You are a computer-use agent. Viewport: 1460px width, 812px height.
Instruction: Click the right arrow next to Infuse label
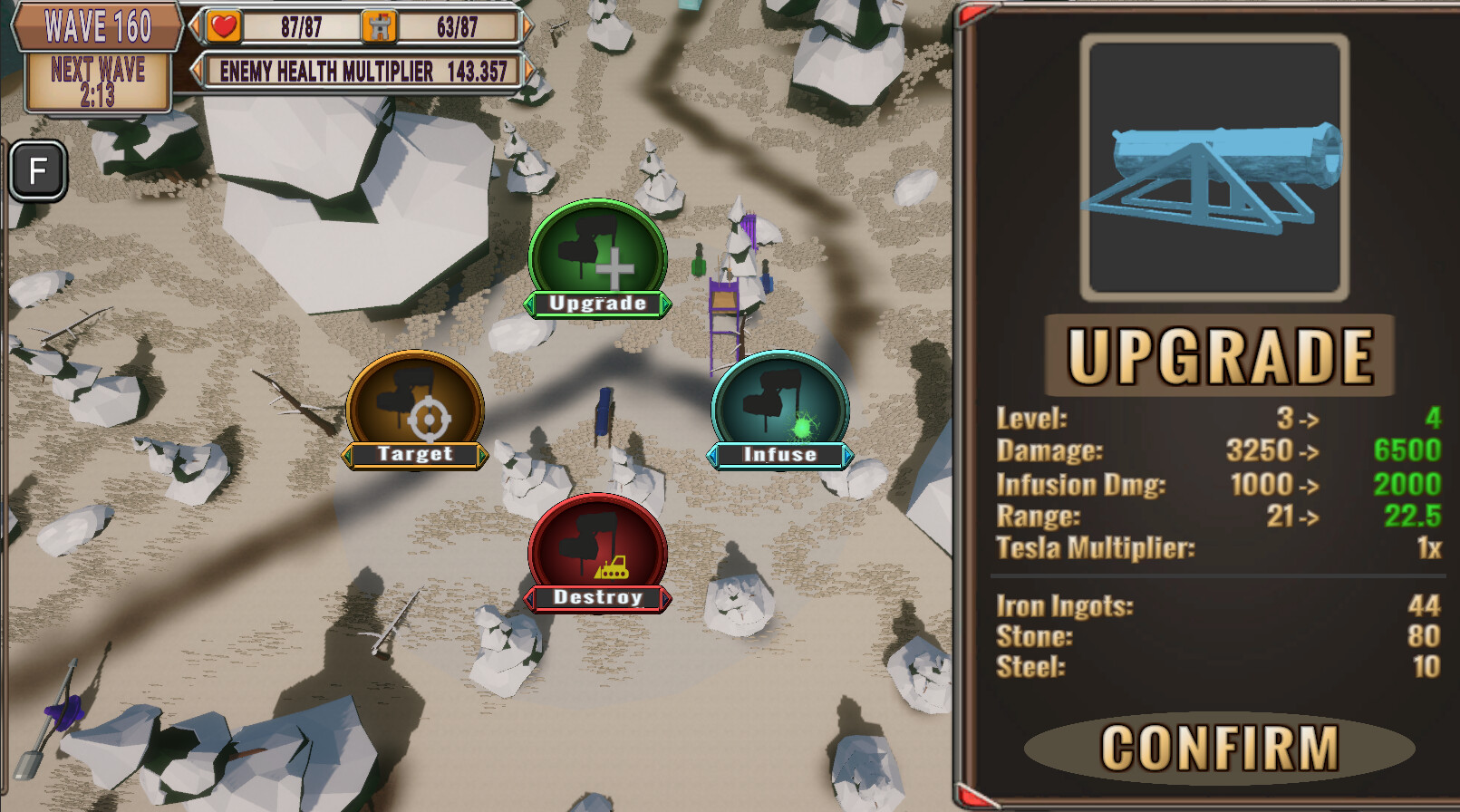click(847, 456)
